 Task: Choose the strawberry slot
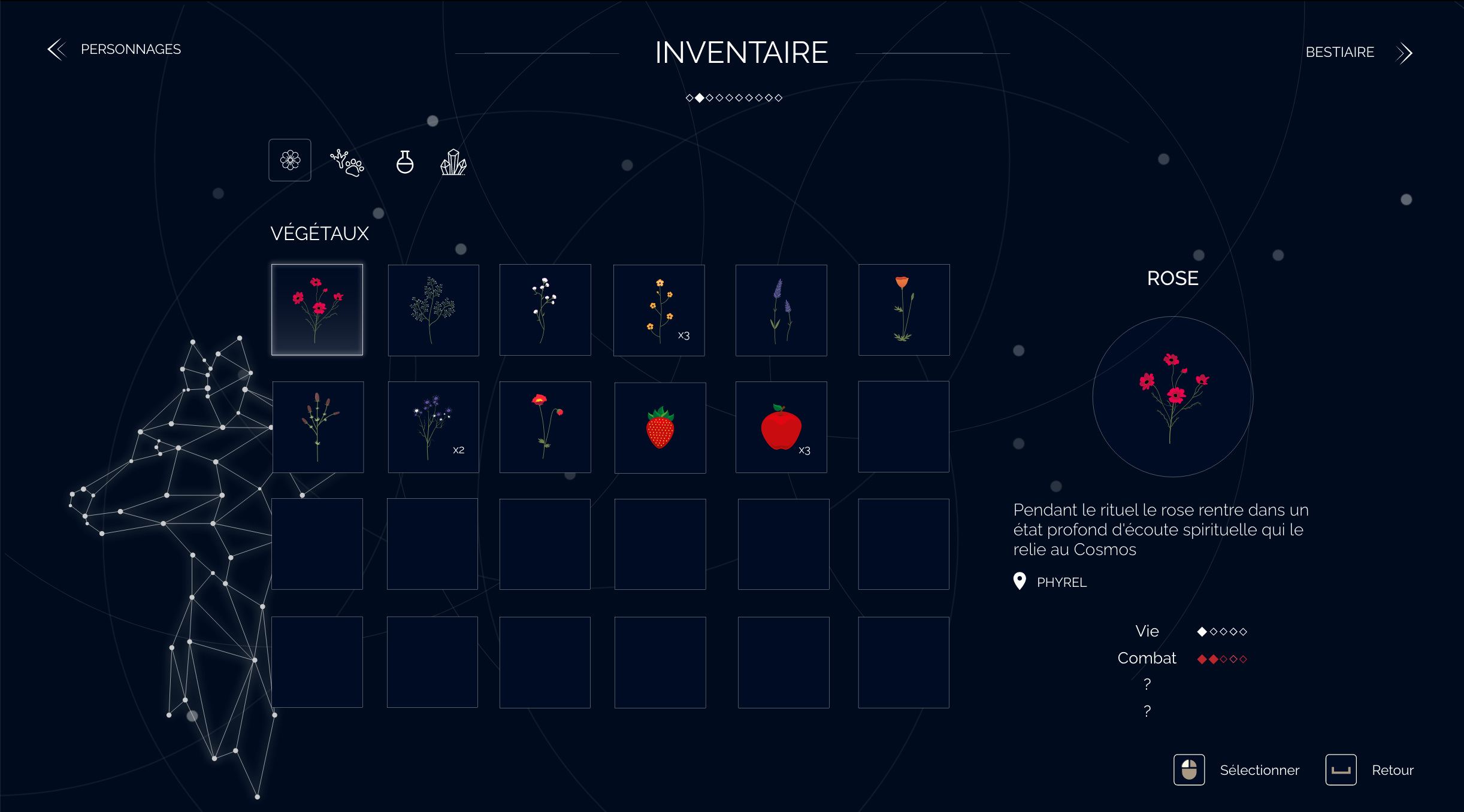point(660,428)
